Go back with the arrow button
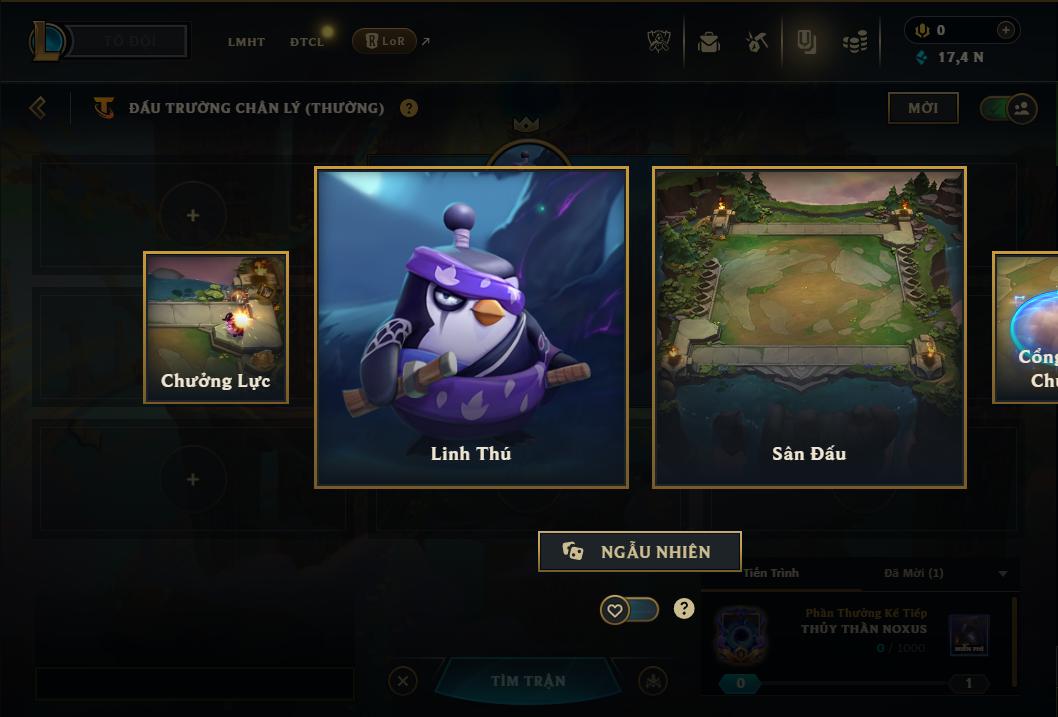This screenshot has width=1058, height=717. (x=38, y=107)
